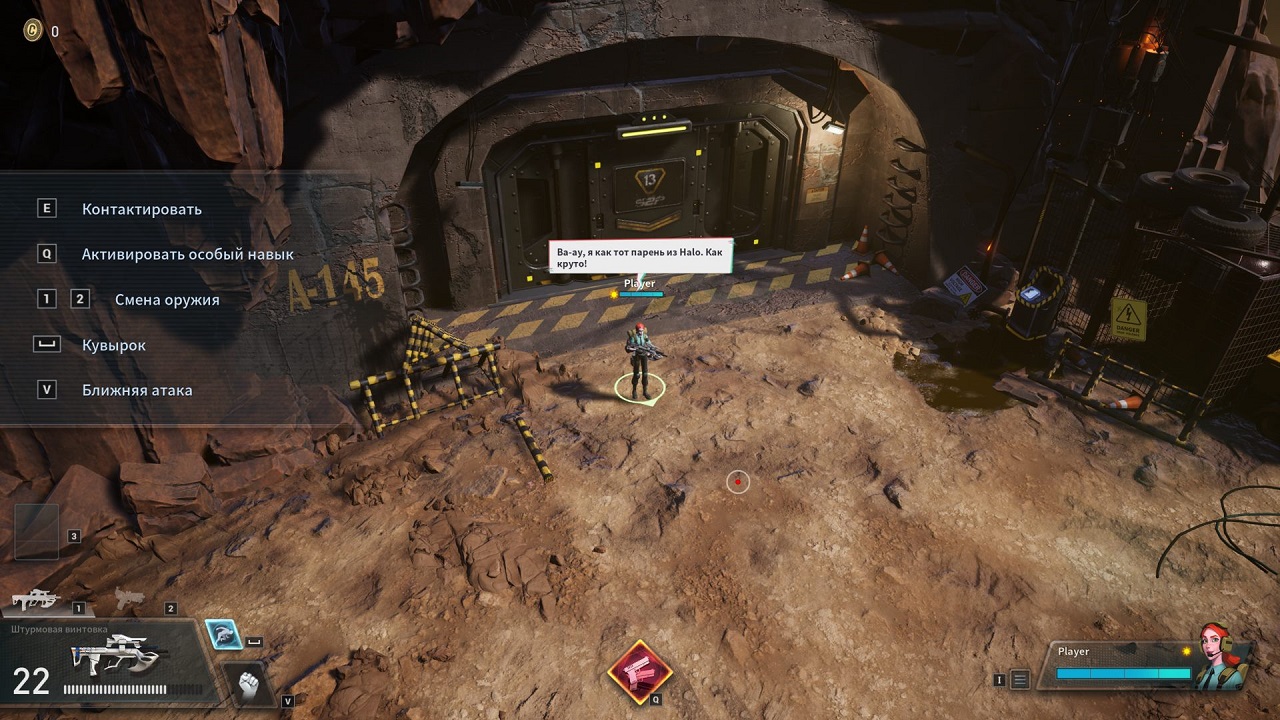
Task: Click the gold coin currency icon
Action: point(33,31)
